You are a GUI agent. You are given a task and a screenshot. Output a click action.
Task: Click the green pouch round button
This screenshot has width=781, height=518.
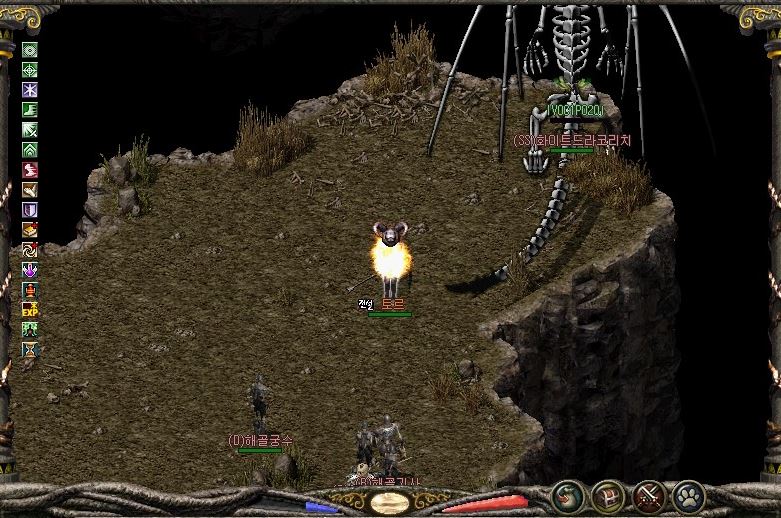coord(566,496)
